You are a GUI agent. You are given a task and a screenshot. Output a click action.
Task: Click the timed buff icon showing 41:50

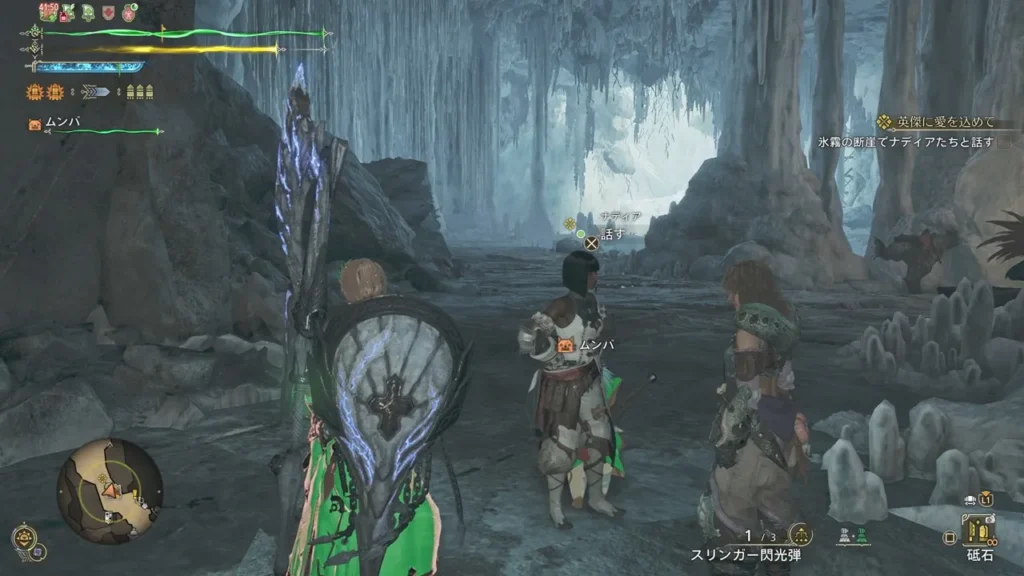48,13
